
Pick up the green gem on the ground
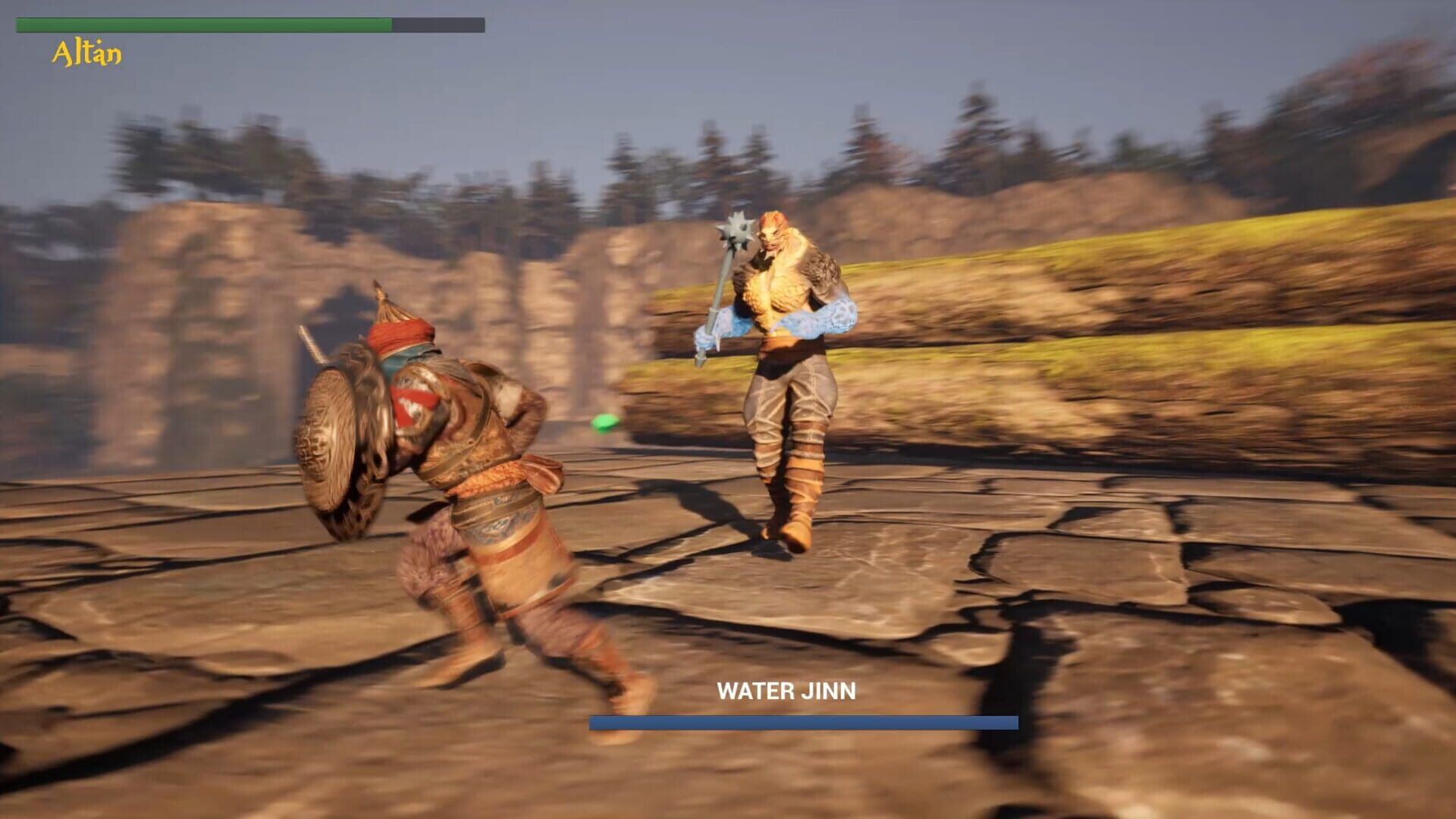pyautogui.click(x=603, y=422)
